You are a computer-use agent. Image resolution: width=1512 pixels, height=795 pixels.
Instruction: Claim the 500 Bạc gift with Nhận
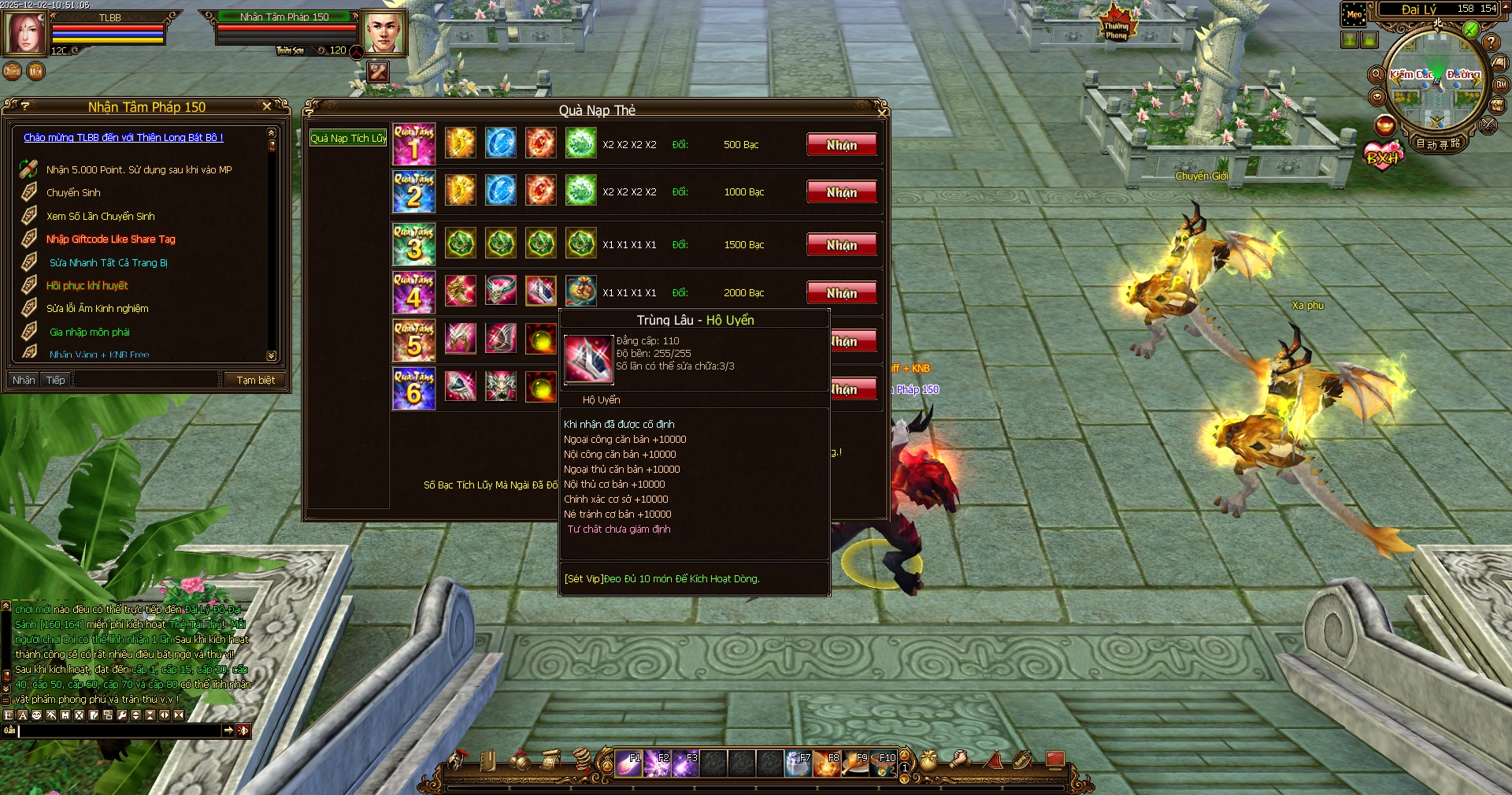(x=841, y=145)
